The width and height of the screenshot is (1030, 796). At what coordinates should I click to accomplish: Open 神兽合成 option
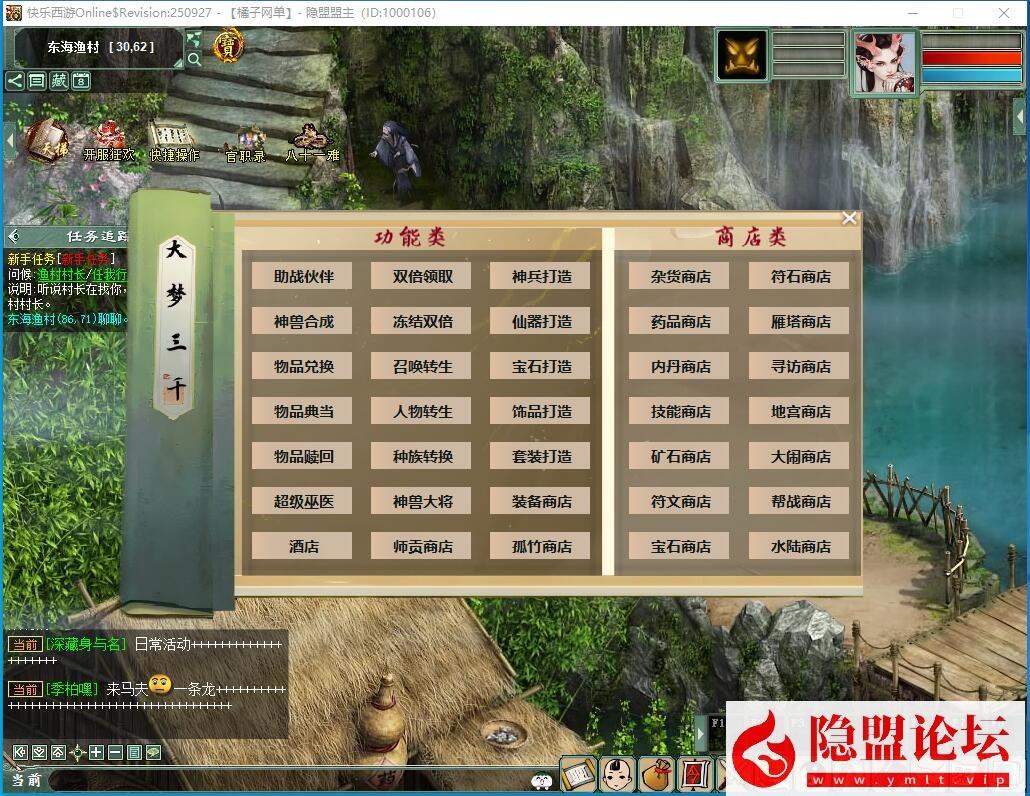pos(302,321)
